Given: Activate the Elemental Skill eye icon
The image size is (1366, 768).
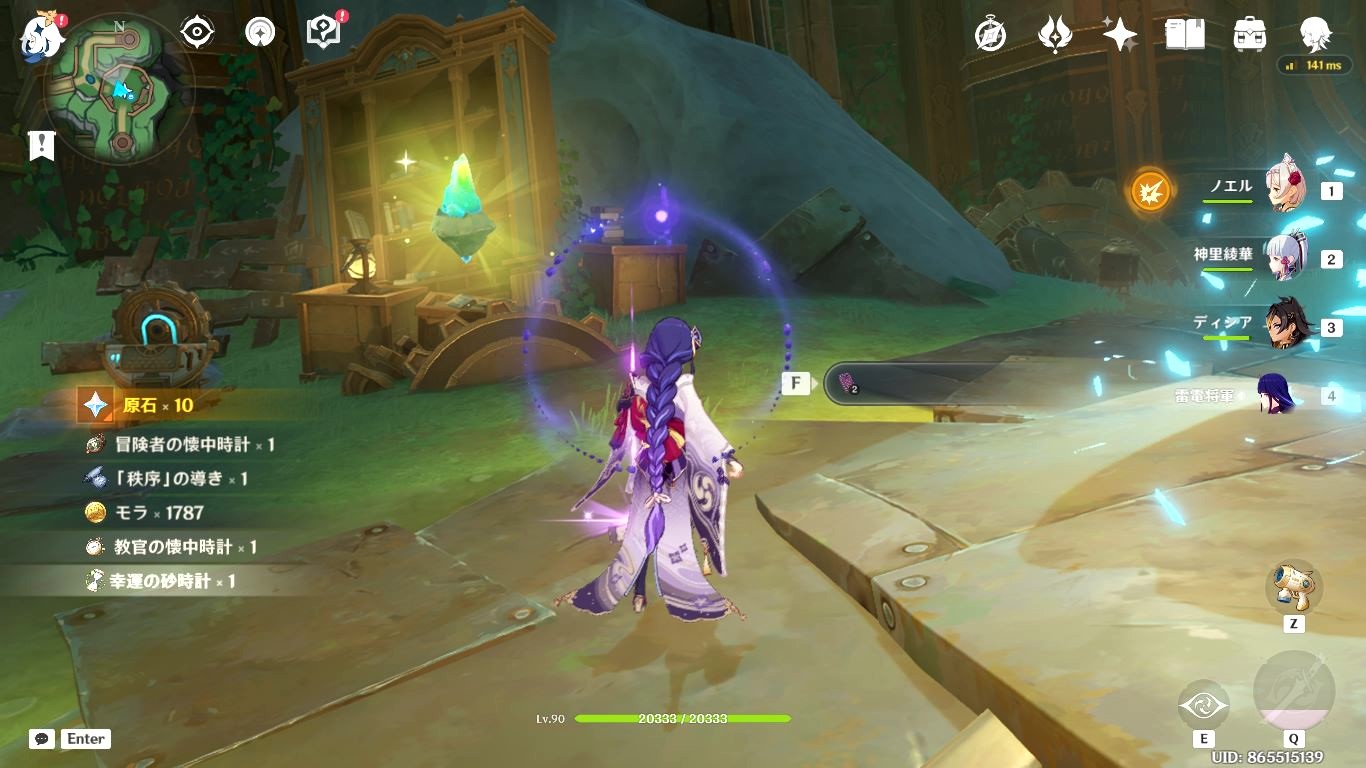Looking at the screenshot, I should point(1203,705).
